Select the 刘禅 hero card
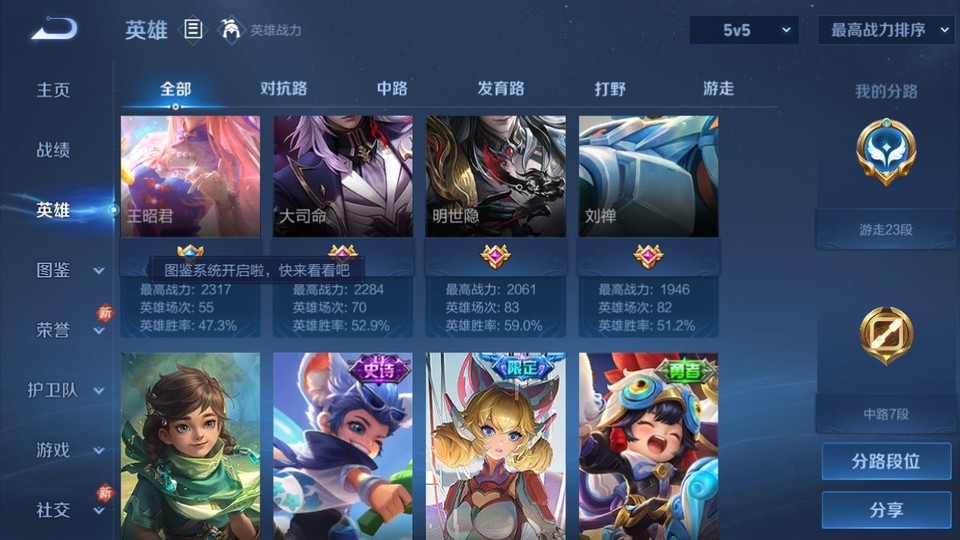The image size is (960, 540). (648, 177)
